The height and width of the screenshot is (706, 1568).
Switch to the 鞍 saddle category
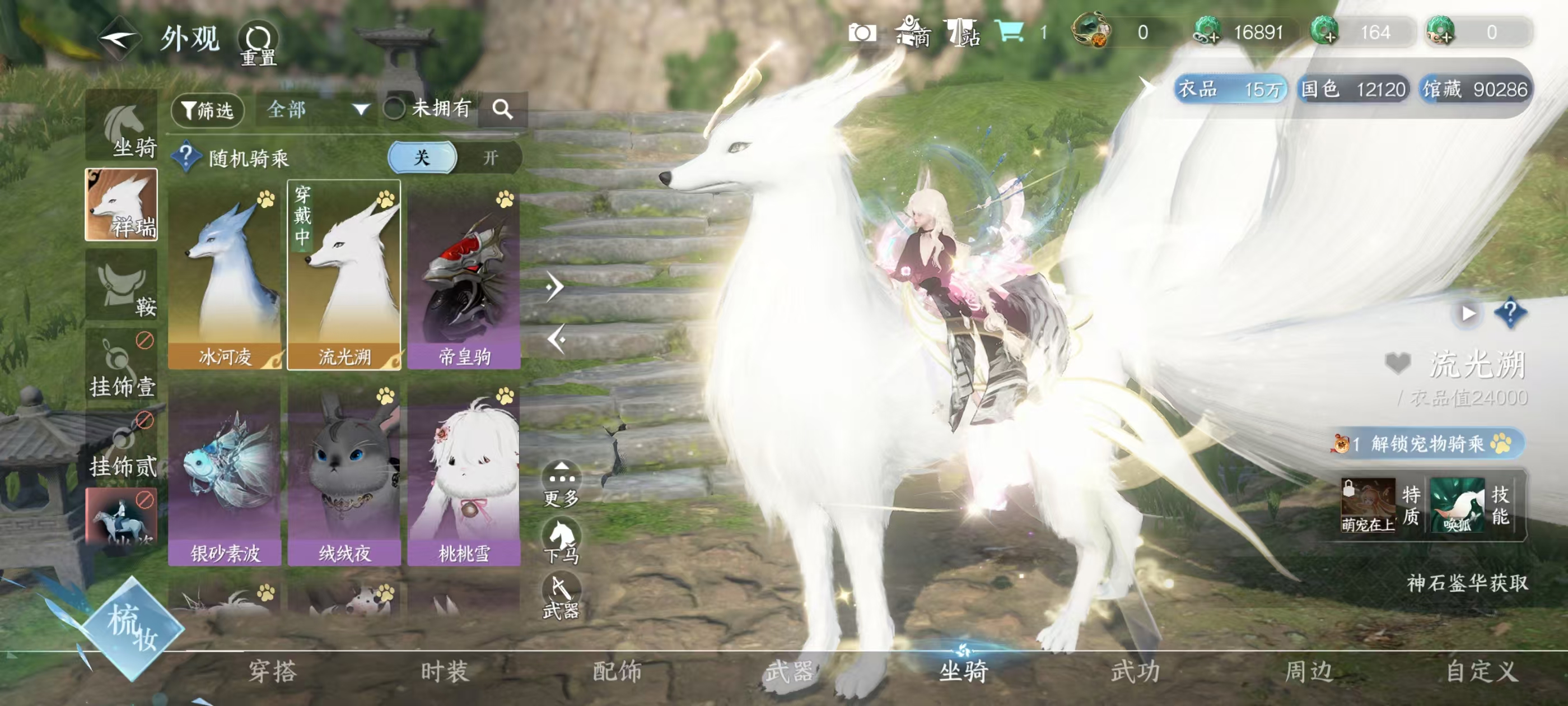(x=122, y=285)
